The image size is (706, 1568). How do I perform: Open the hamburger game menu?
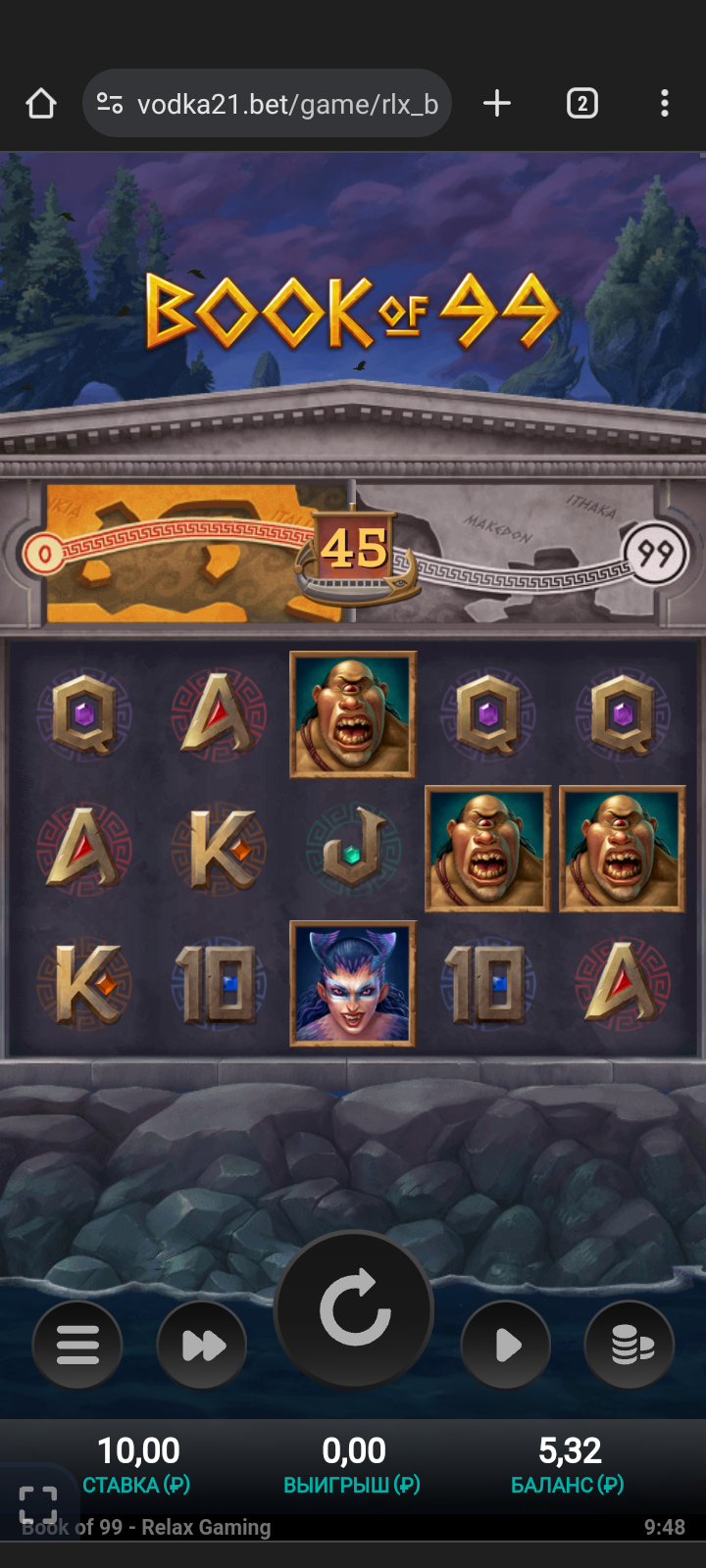pos(77,1345)
